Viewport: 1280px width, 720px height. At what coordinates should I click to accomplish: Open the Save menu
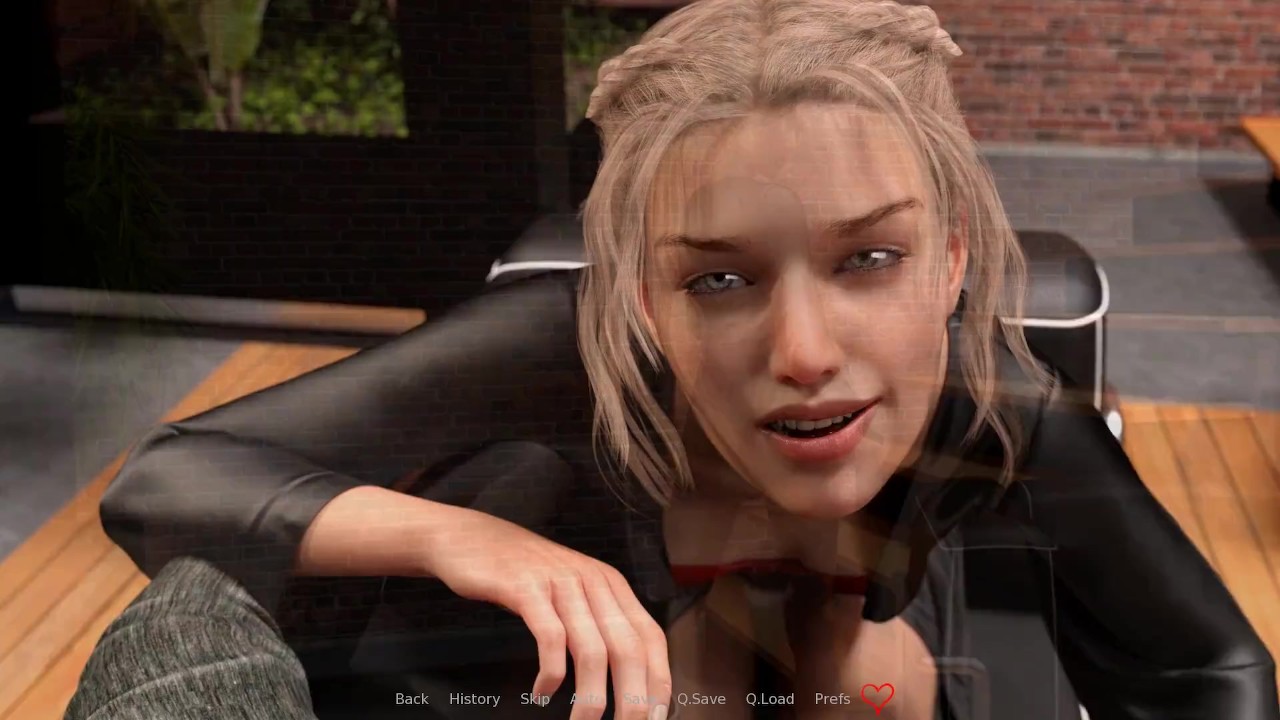coord(639,699)
